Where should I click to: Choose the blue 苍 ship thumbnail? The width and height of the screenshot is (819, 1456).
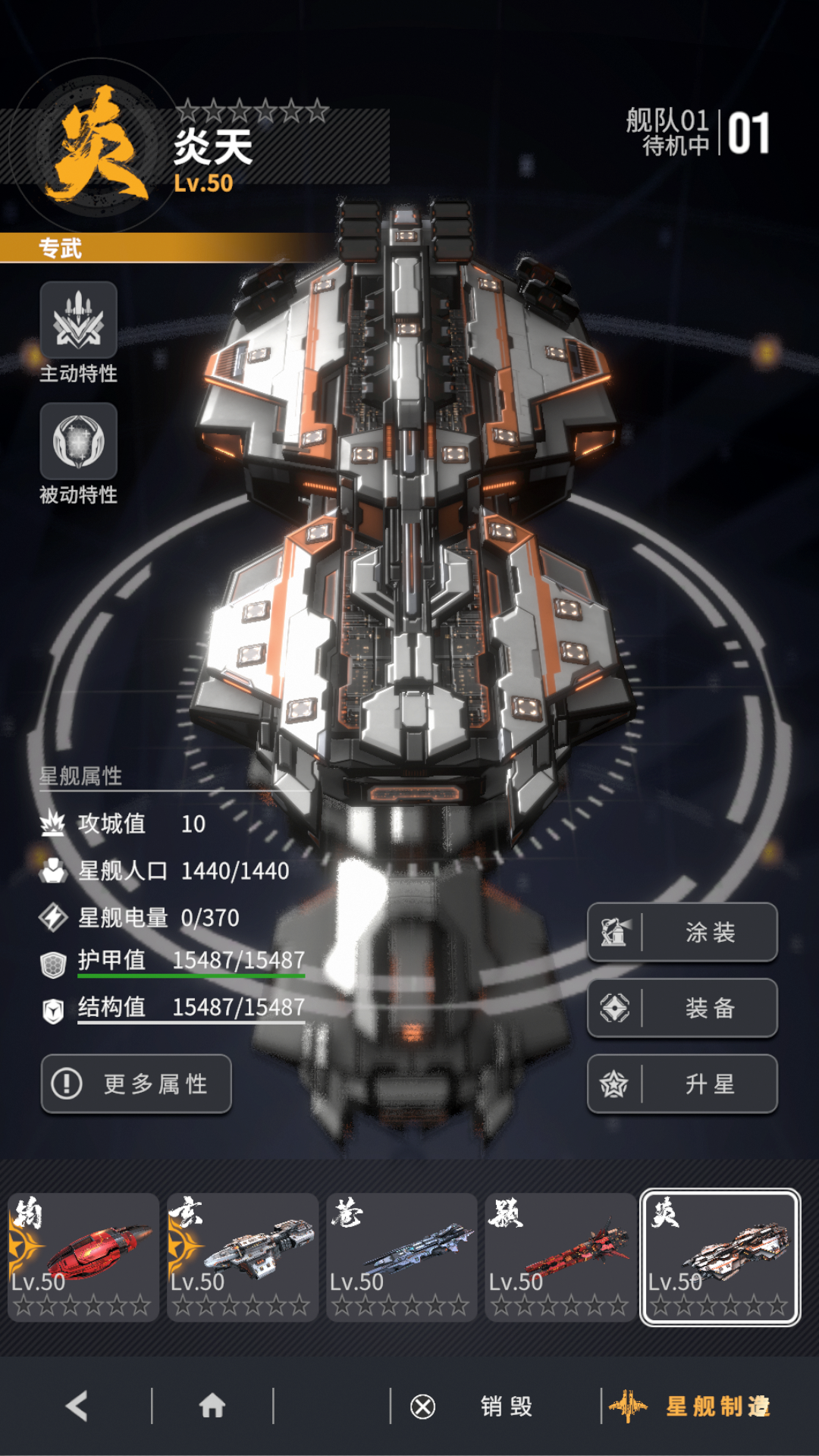click(402, 1257)
